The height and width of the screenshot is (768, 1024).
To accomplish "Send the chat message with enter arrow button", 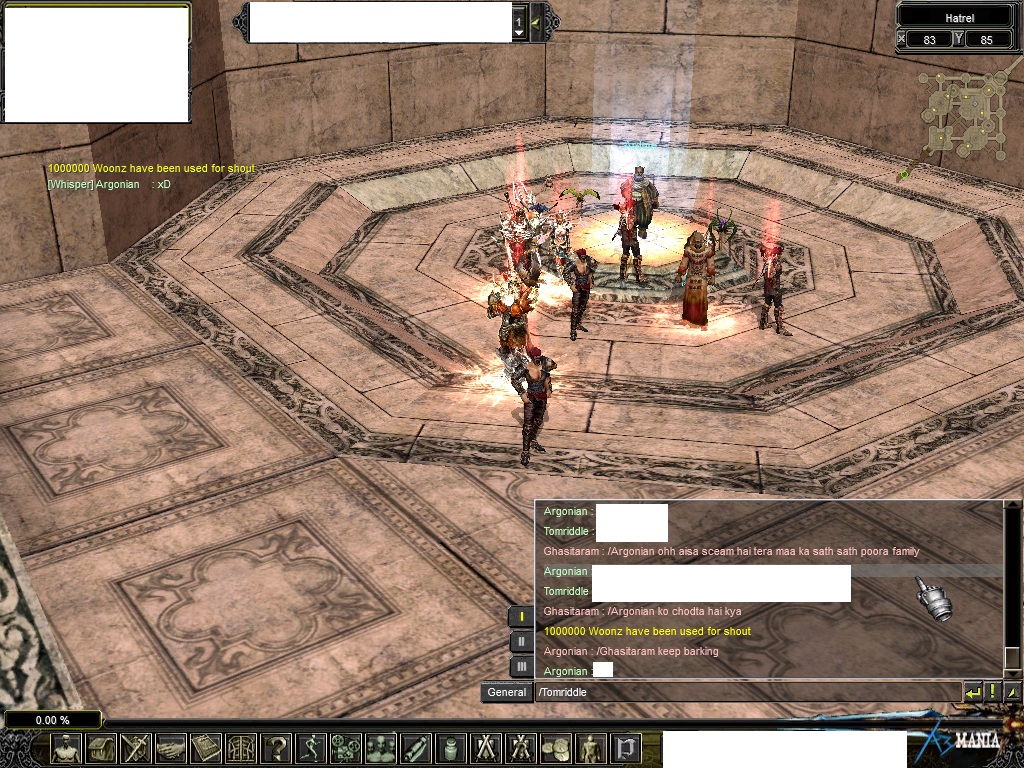I will [972, 692].
